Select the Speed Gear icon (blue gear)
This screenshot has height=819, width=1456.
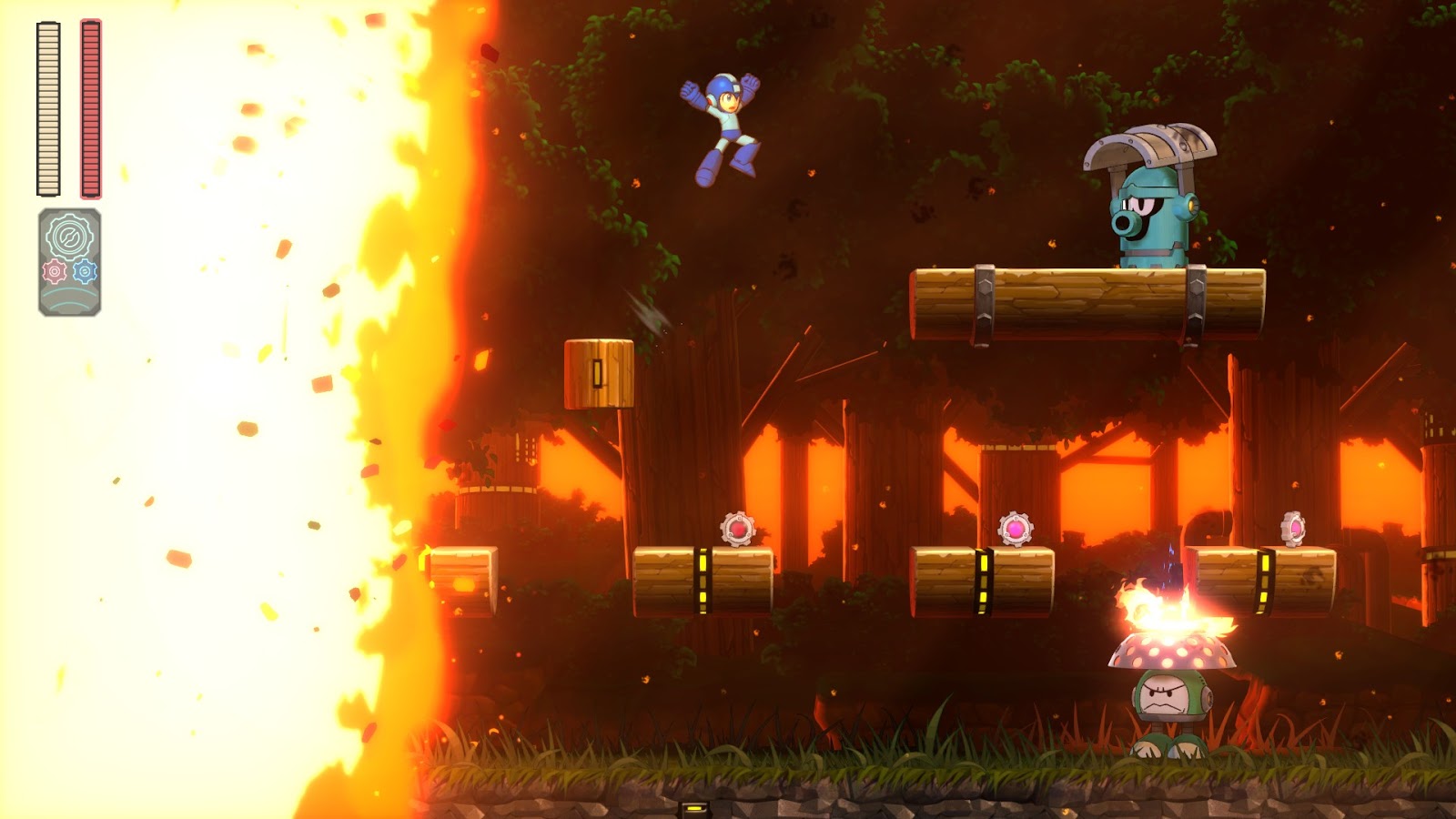pos(83,268)
